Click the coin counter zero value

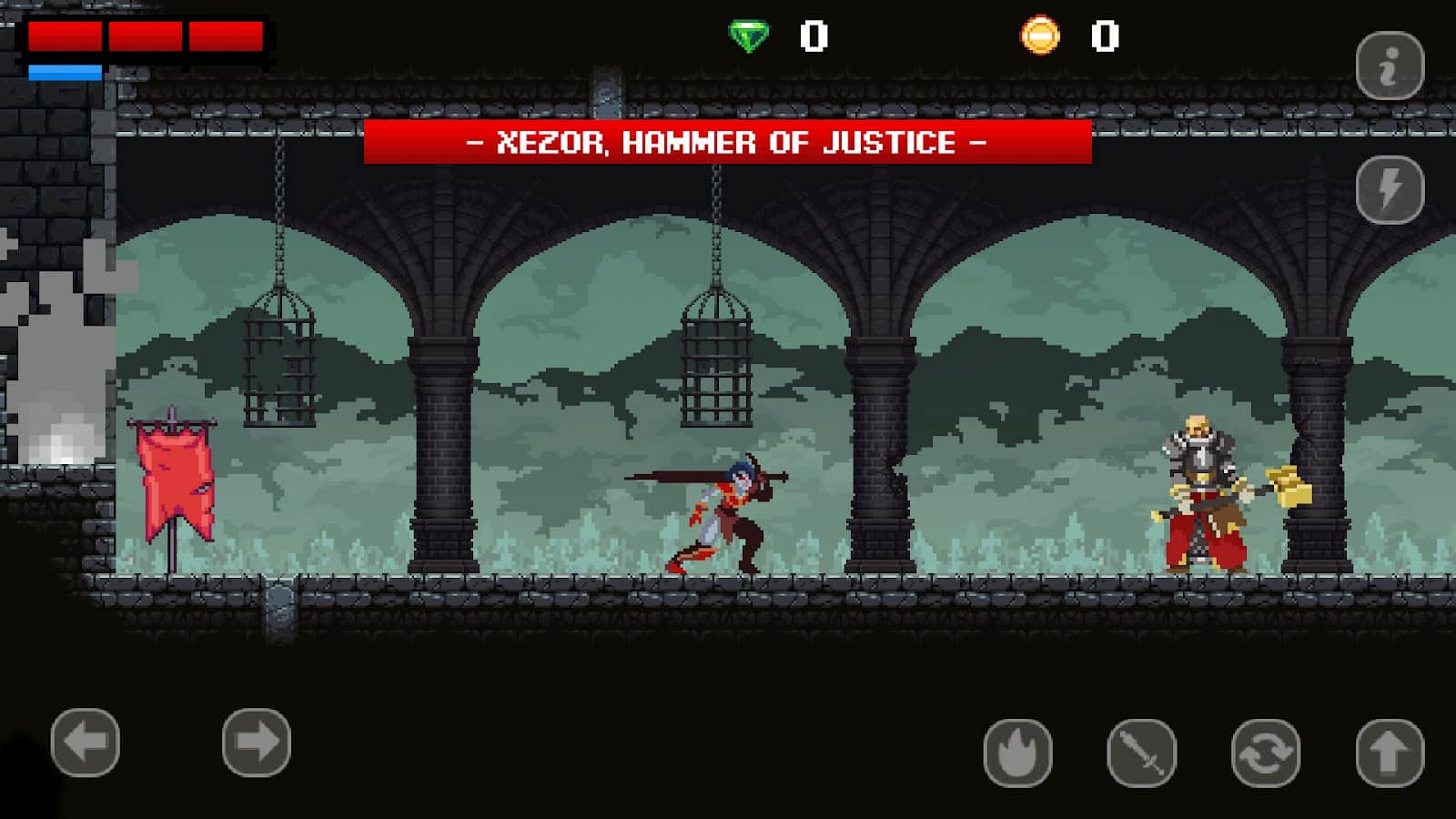point(1106,35)
